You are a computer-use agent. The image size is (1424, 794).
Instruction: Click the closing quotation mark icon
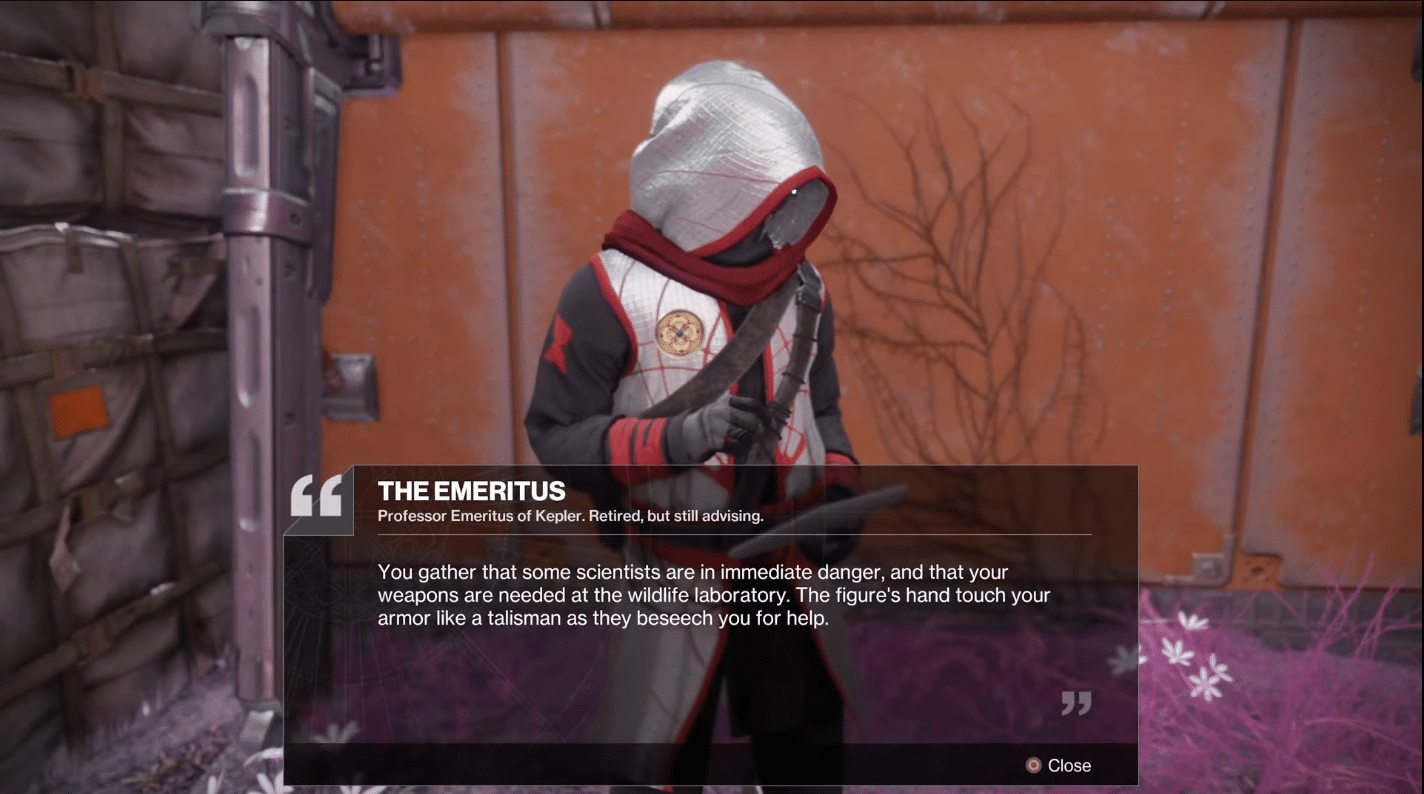1076,703
